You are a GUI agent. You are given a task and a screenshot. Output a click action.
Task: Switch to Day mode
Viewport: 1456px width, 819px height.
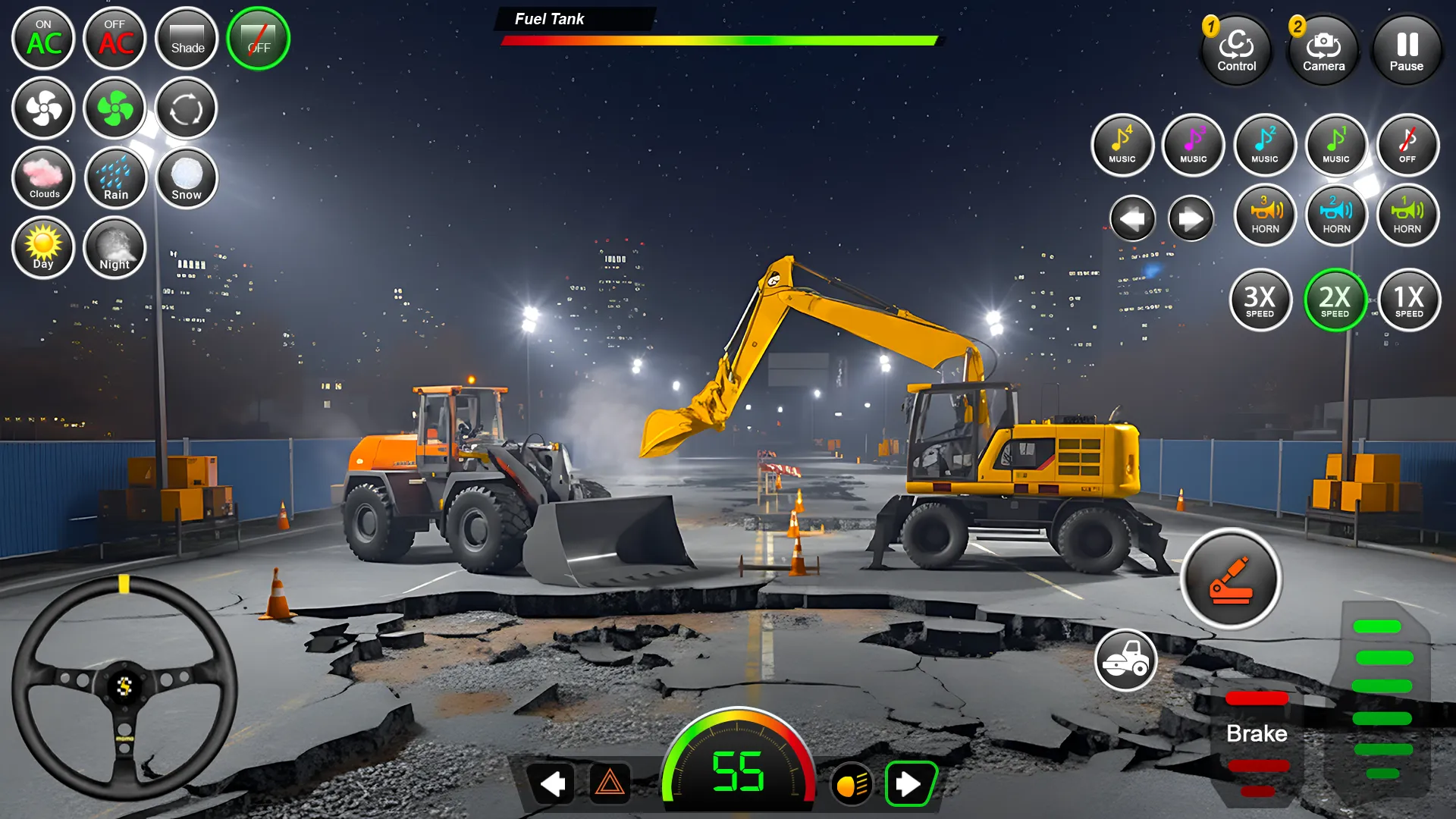pyautogui.click(x=43, y=248)
